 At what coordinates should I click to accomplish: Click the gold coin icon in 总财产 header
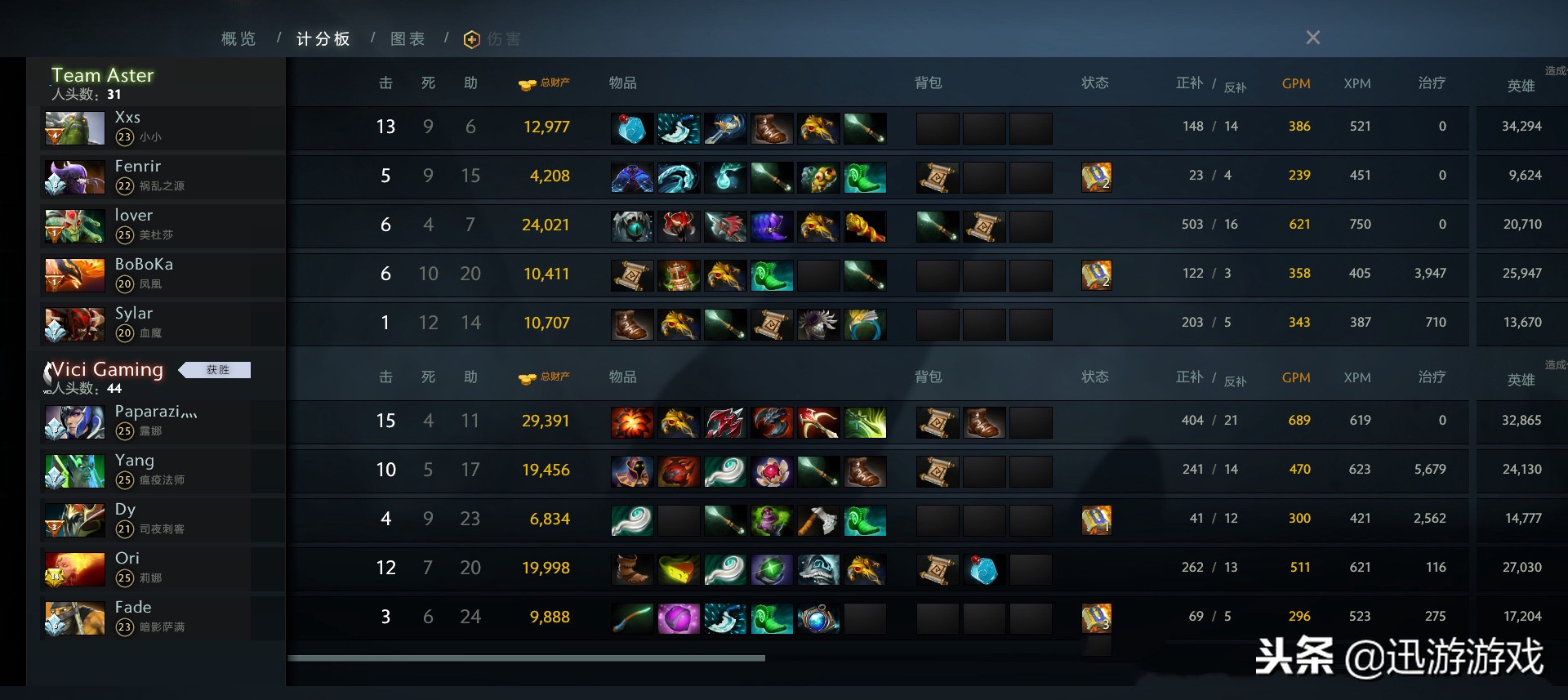tap(527, 82)
